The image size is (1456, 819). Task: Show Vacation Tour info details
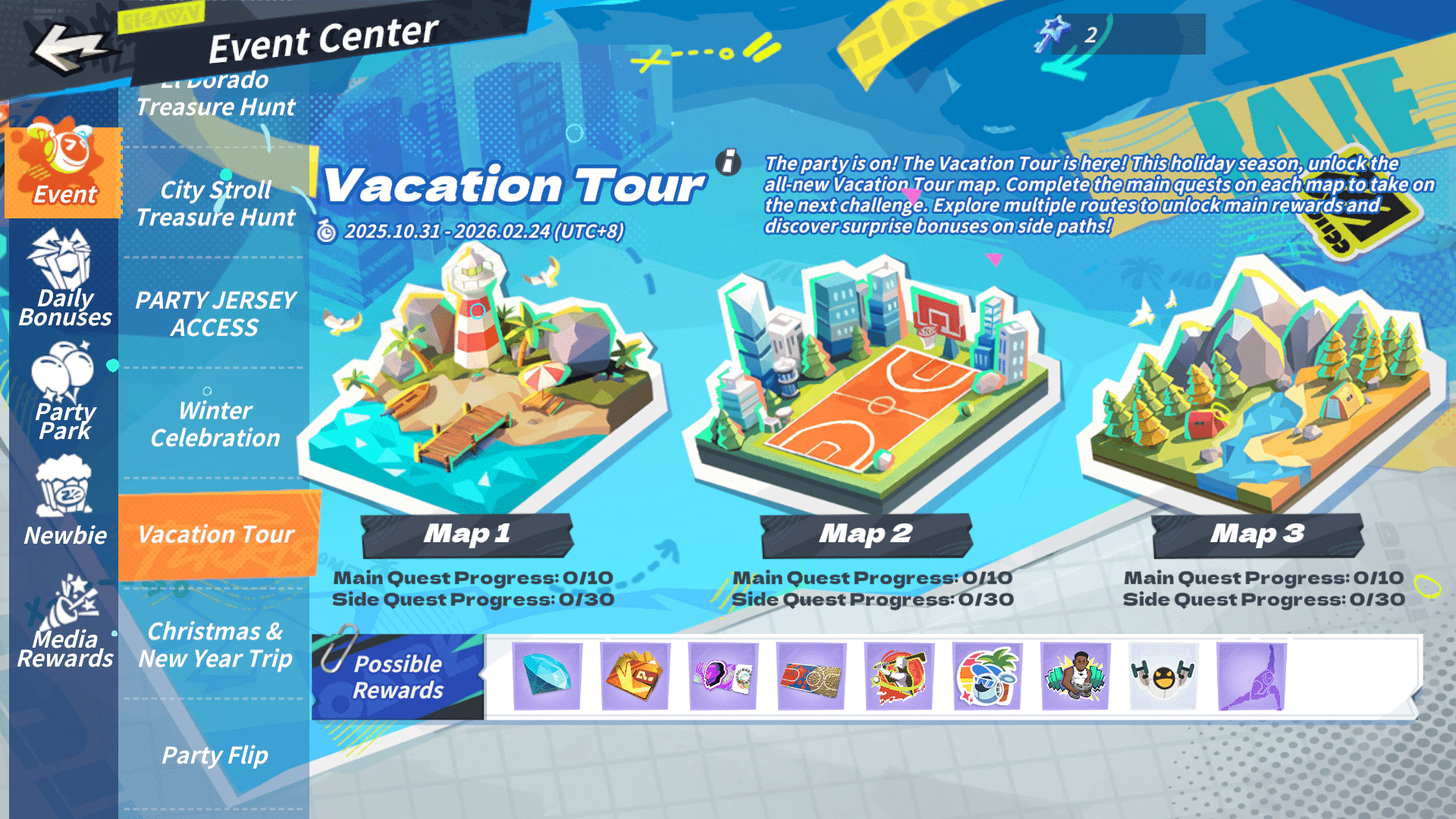[728, 162]
